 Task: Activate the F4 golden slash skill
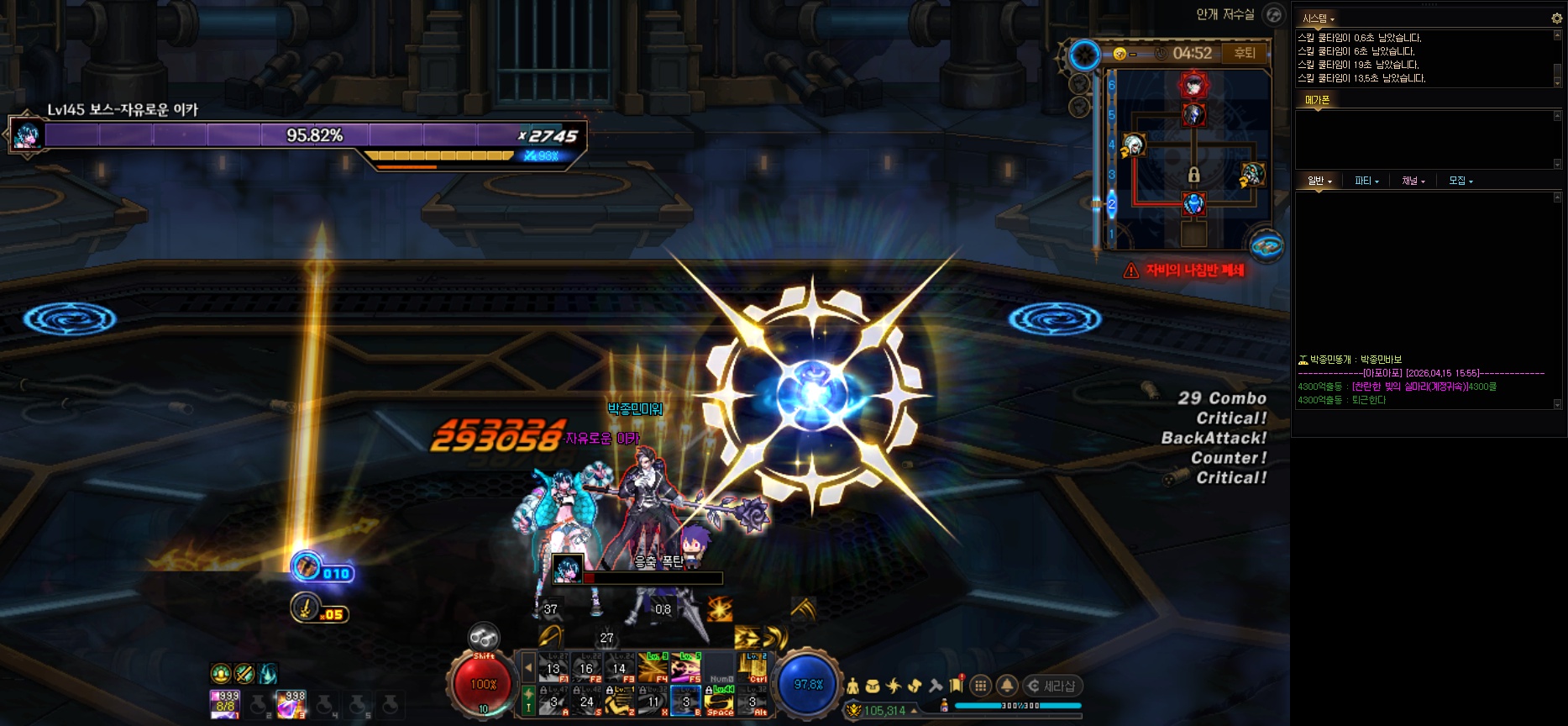[653, 668]
